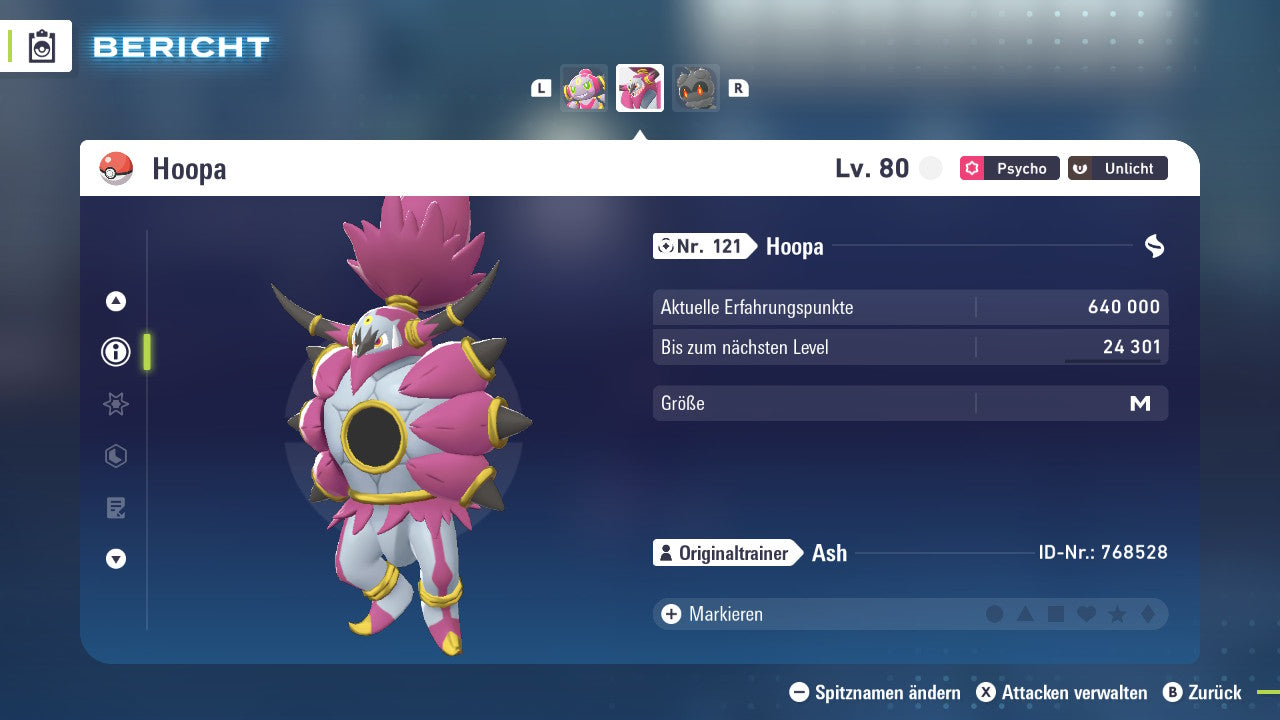Viewport: 1280px width, 720px height.
Task: Toggle the square marking
Action: [x=1056, y=614]
